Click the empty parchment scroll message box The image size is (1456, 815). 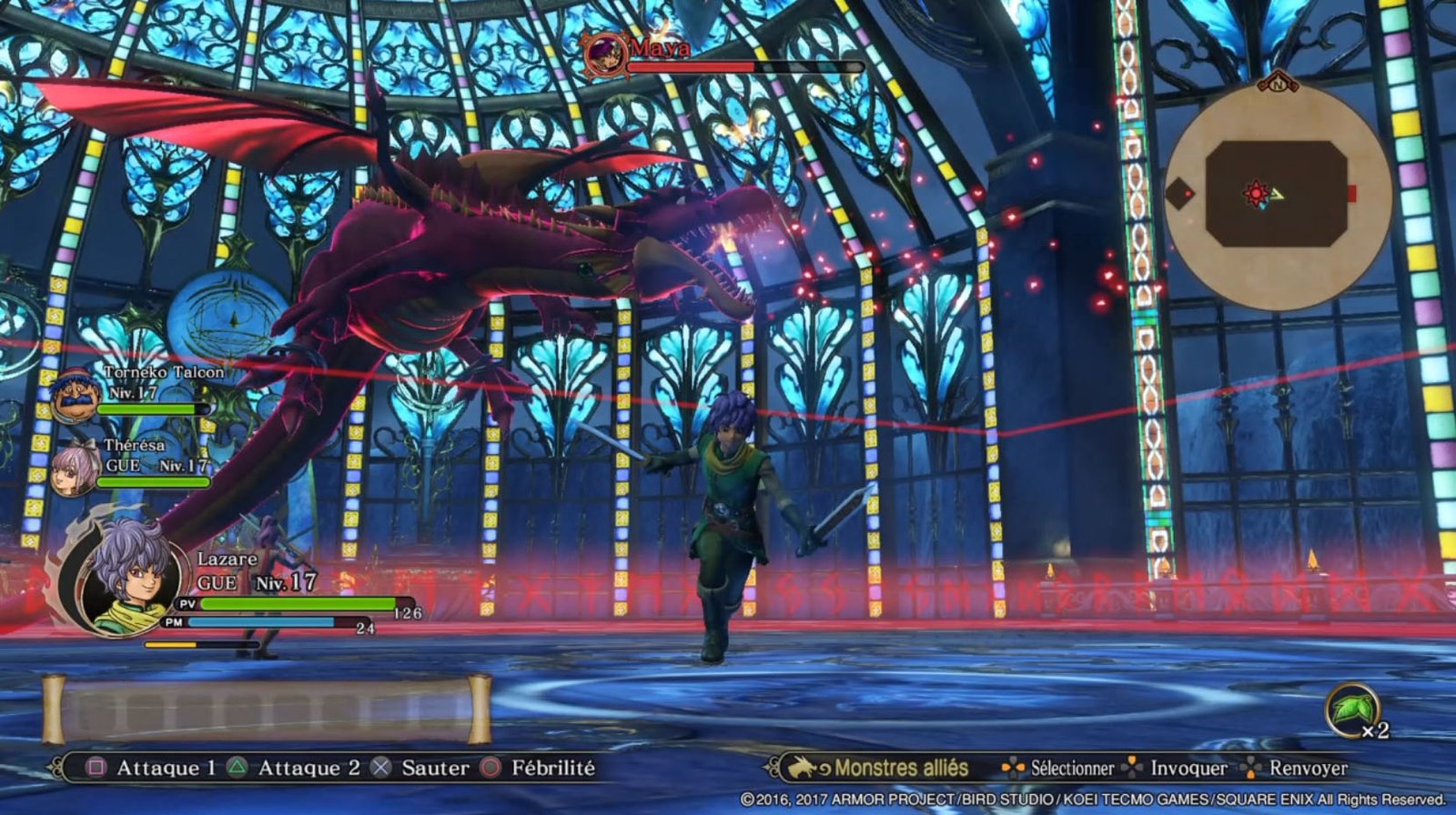267,709
